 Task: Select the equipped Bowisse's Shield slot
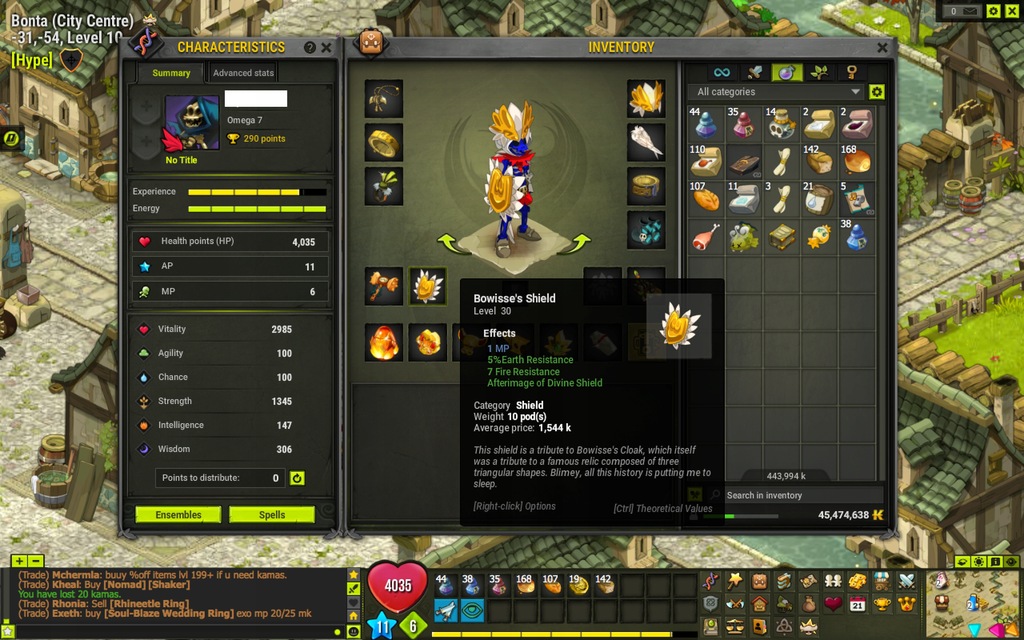pyautogui.click(x=427, y=287)
